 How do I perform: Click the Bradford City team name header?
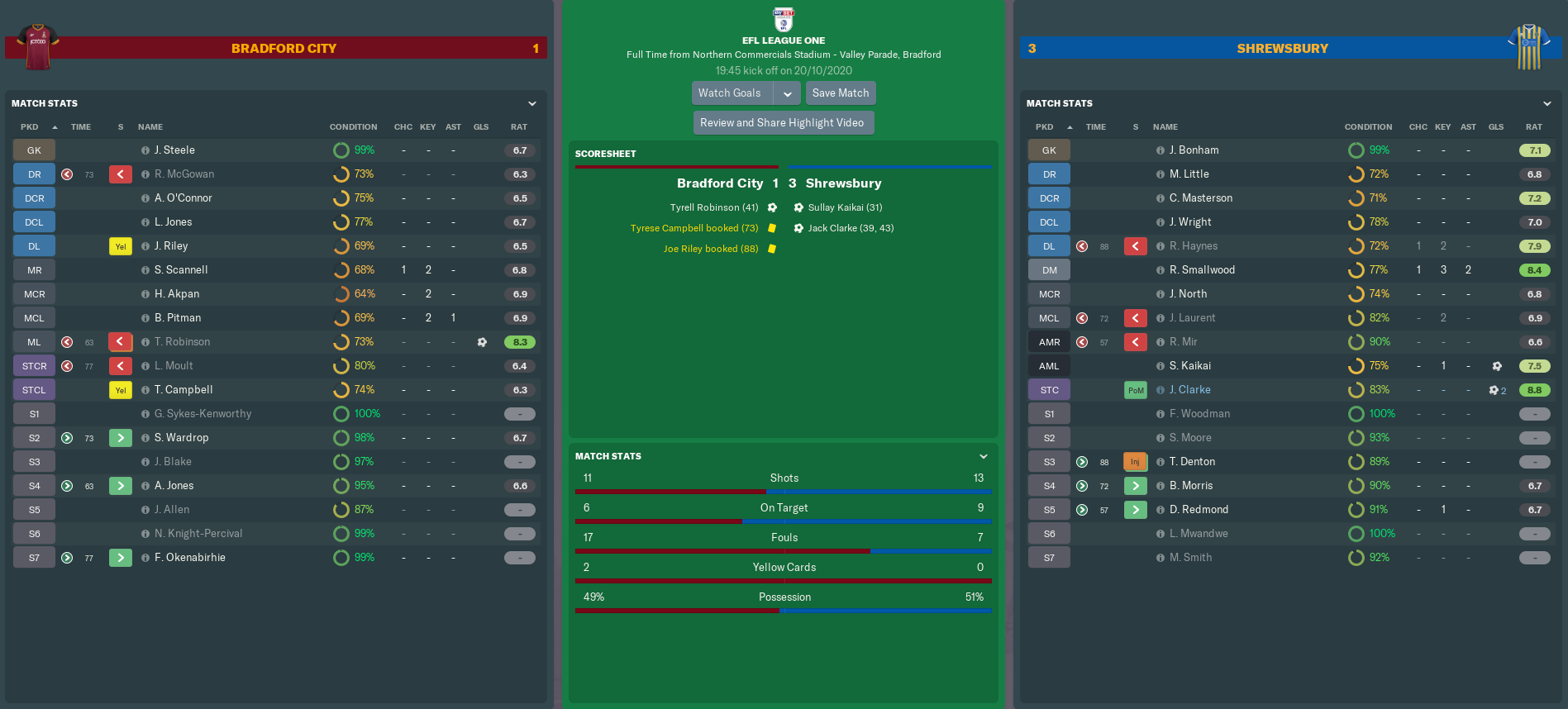point(284,49)
